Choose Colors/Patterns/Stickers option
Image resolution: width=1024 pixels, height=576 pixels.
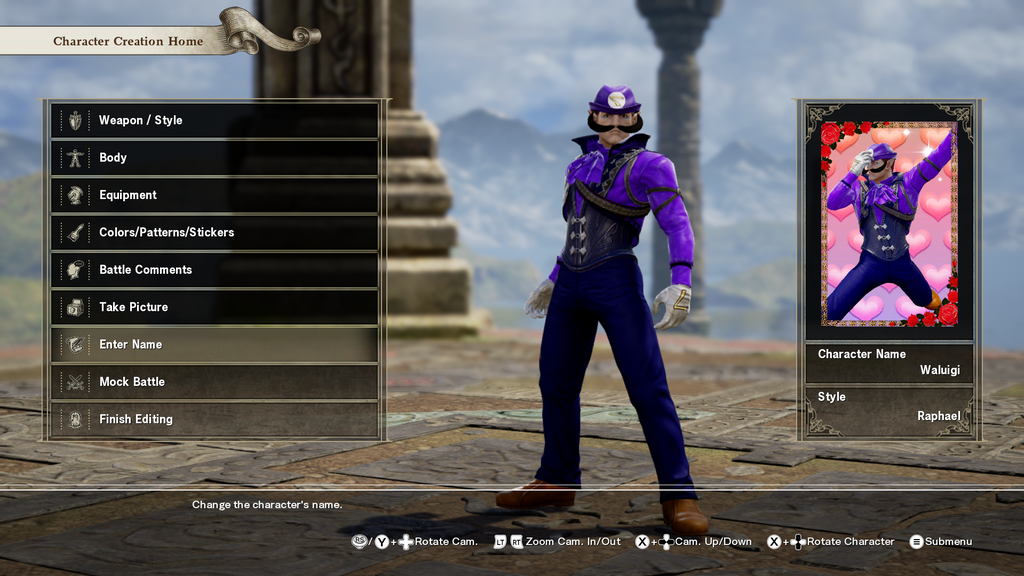[x=214, y=232]
